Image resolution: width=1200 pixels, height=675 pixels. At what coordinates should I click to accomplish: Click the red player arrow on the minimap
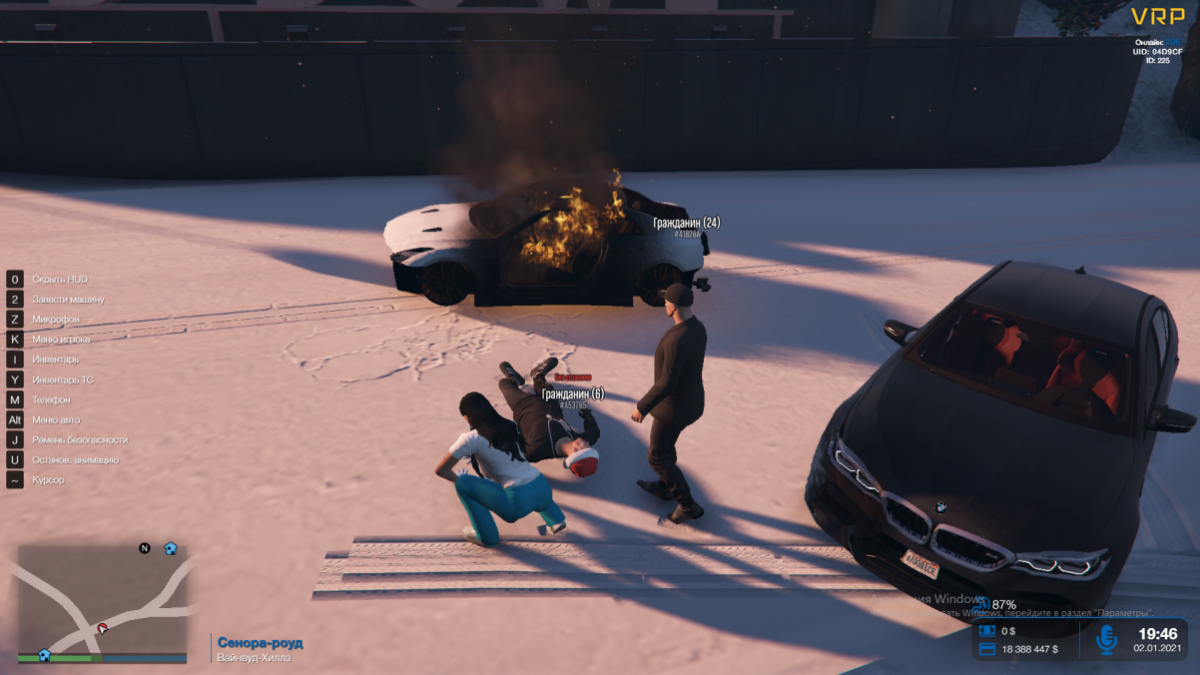pyautogui.click(x=101, y=629)
